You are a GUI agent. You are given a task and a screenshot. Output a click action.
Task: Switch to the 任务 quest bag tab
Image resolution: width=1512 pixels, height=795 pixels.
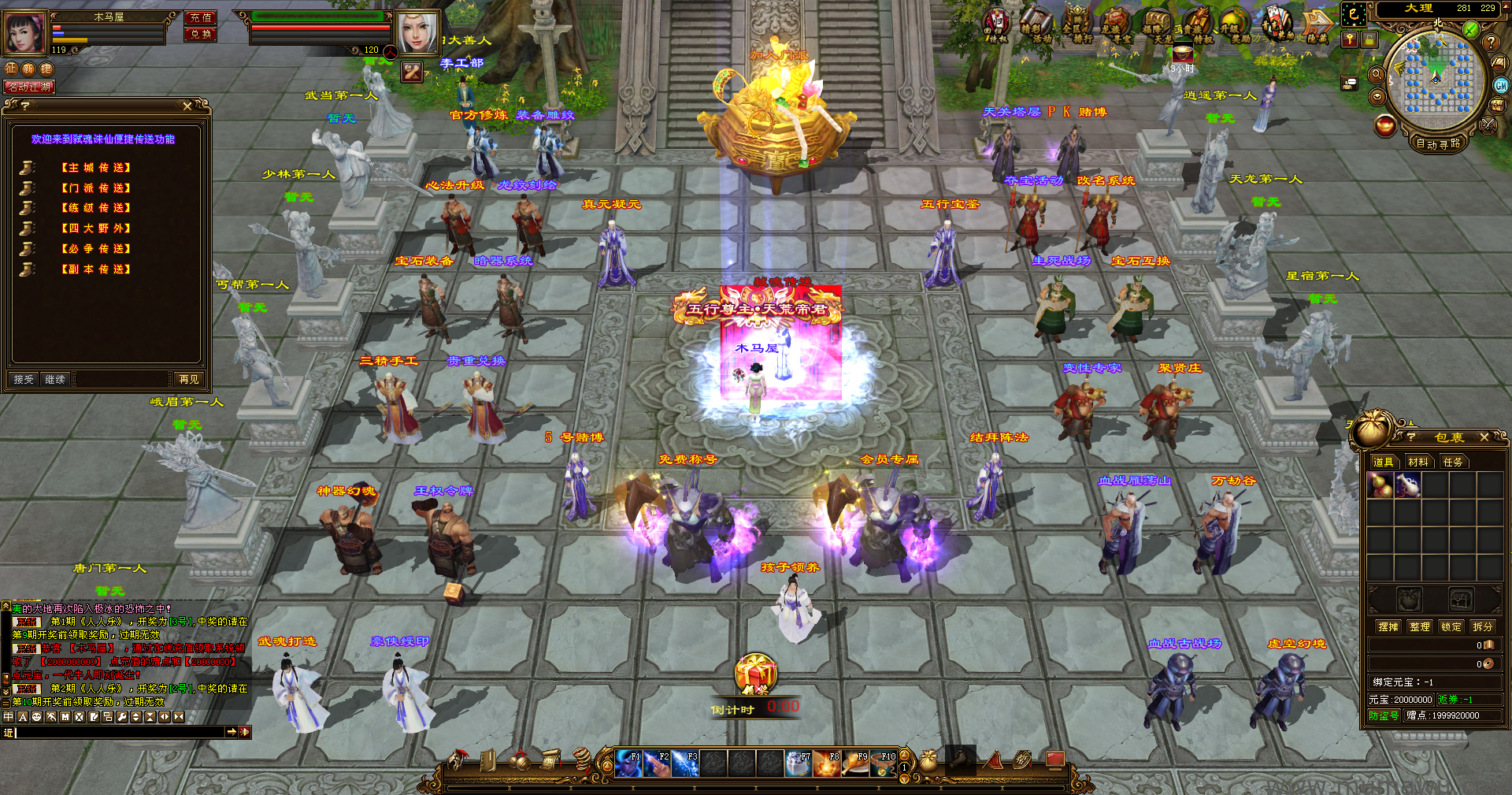[x=1453, y=462]
